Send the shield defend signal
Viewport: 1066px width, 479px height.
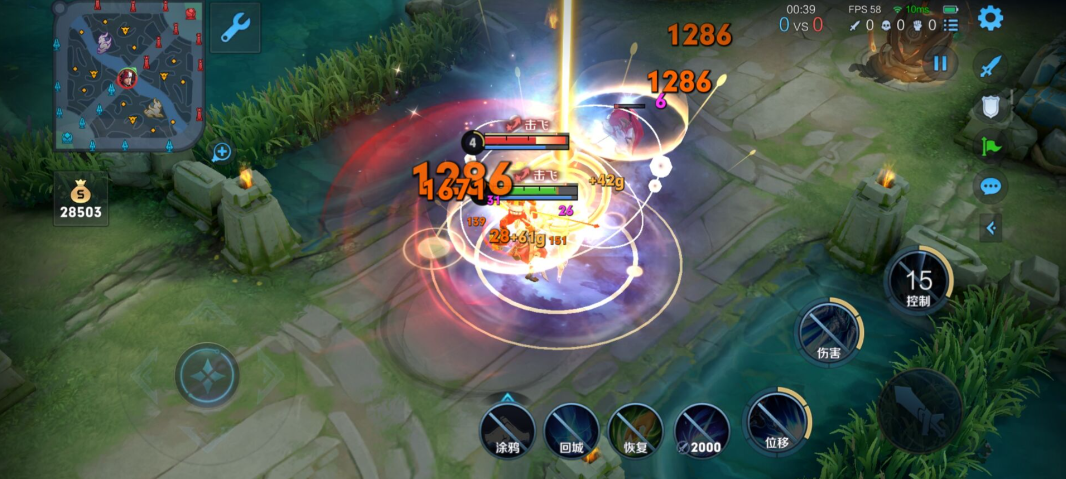pos(991,107)
